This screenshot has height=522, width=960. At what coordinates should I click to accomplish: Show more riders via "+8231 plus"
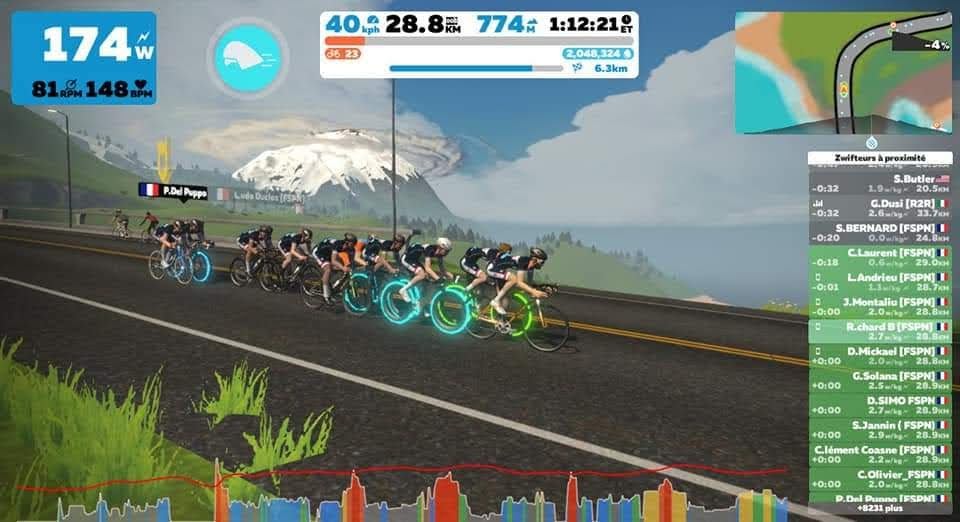pos(879,508)
